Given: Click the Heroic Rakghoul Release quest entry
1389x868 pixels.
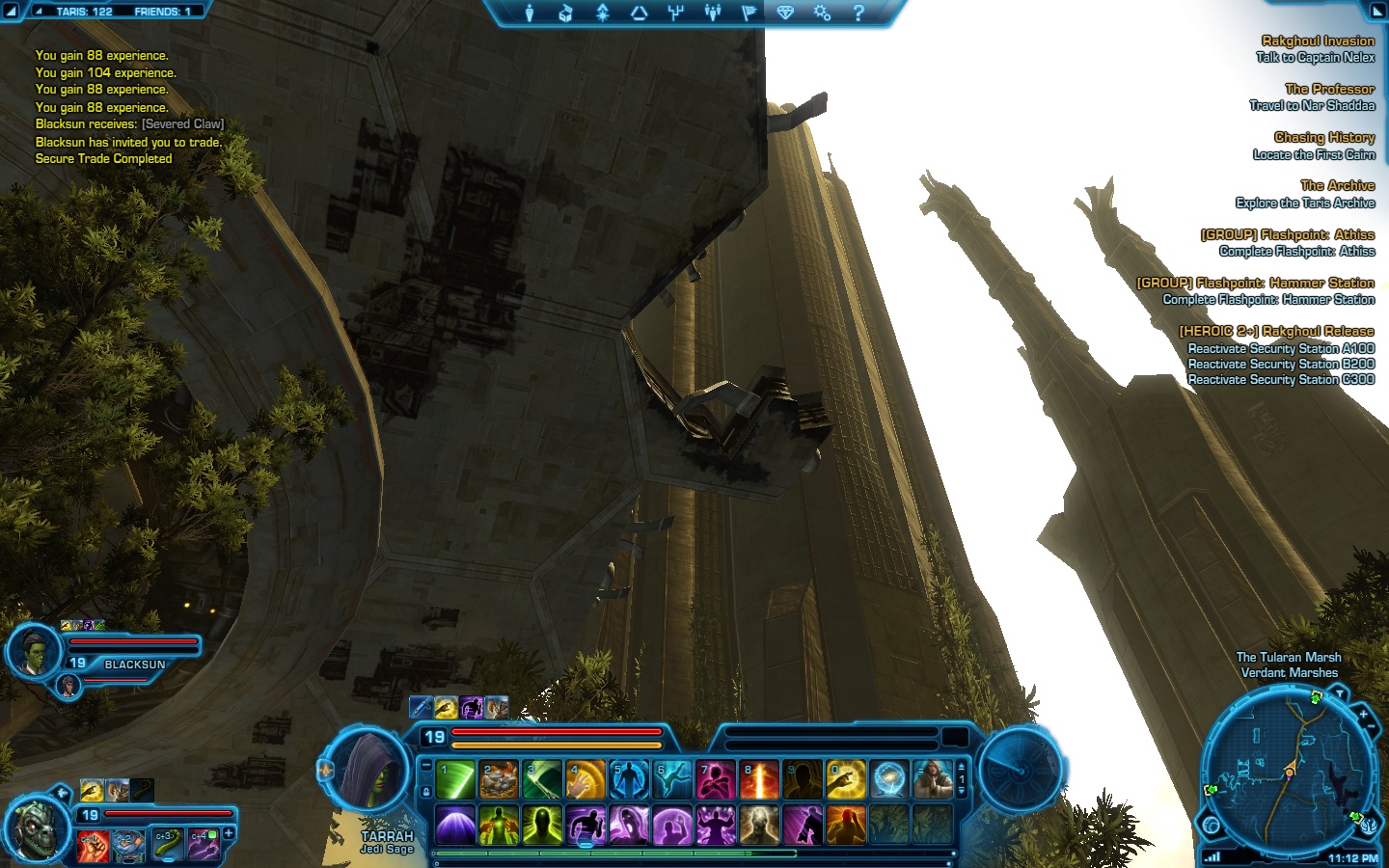Looking at the screenshot, I should coord(1276,331).
